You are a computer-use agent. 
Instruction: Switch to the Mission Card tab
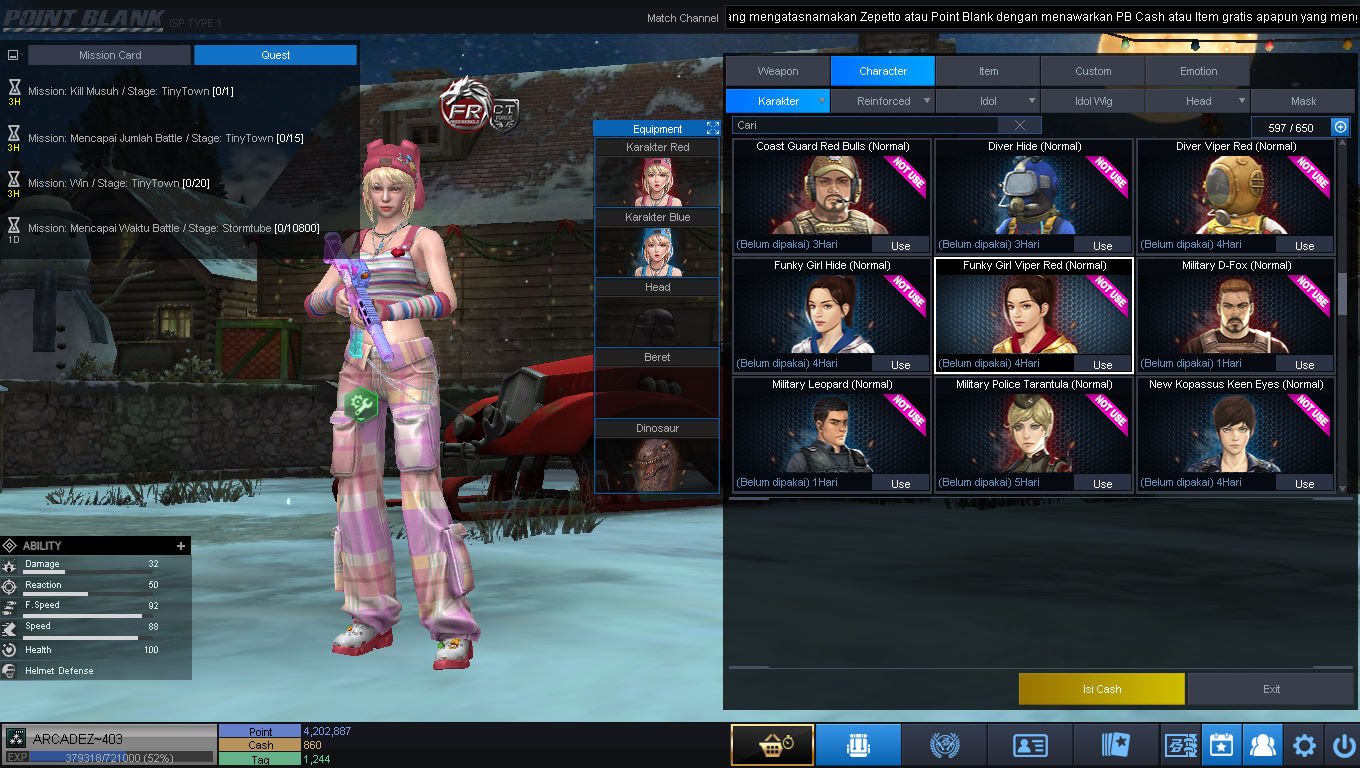(110, 55)
